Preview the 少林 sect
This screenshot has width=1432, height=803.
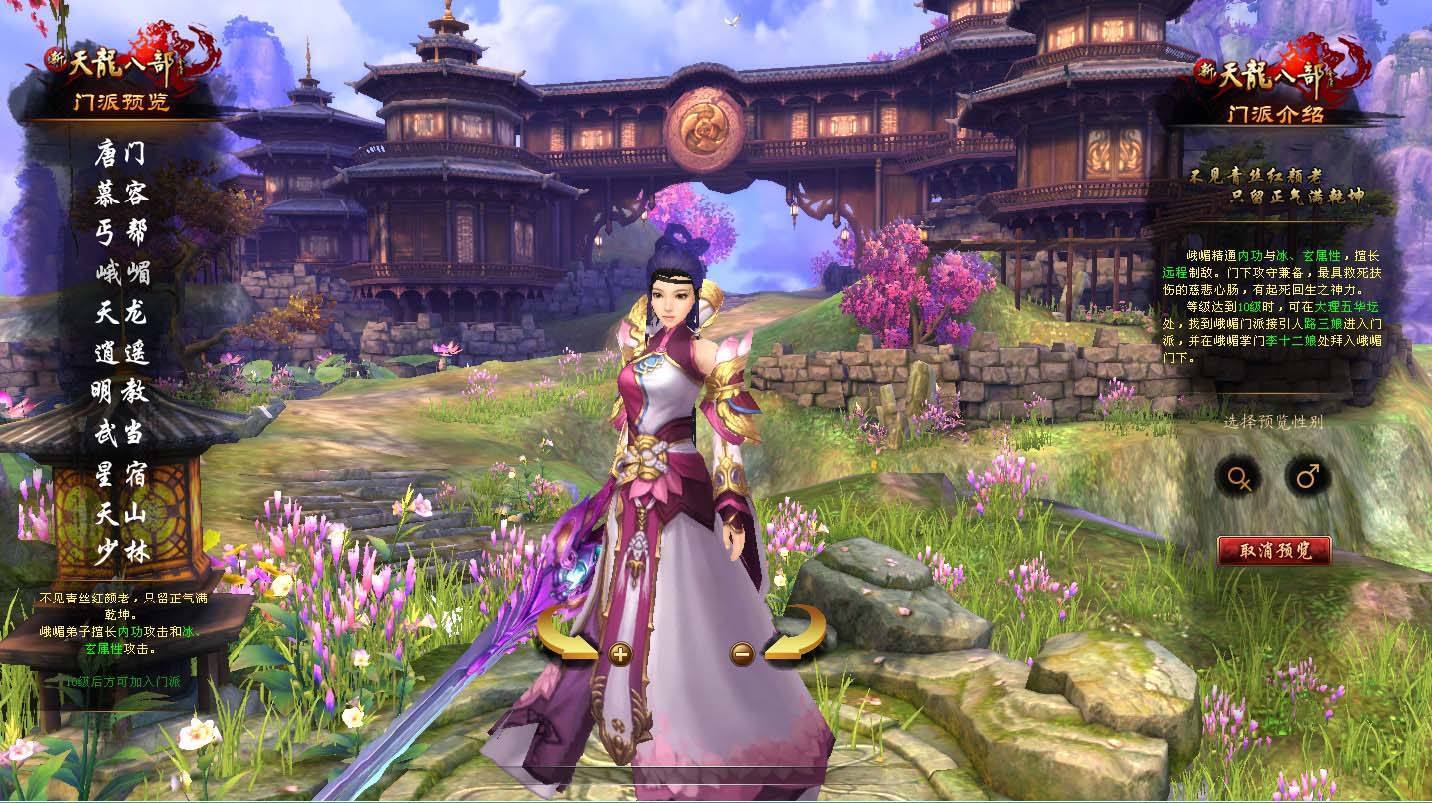click(x=121, y=549)
